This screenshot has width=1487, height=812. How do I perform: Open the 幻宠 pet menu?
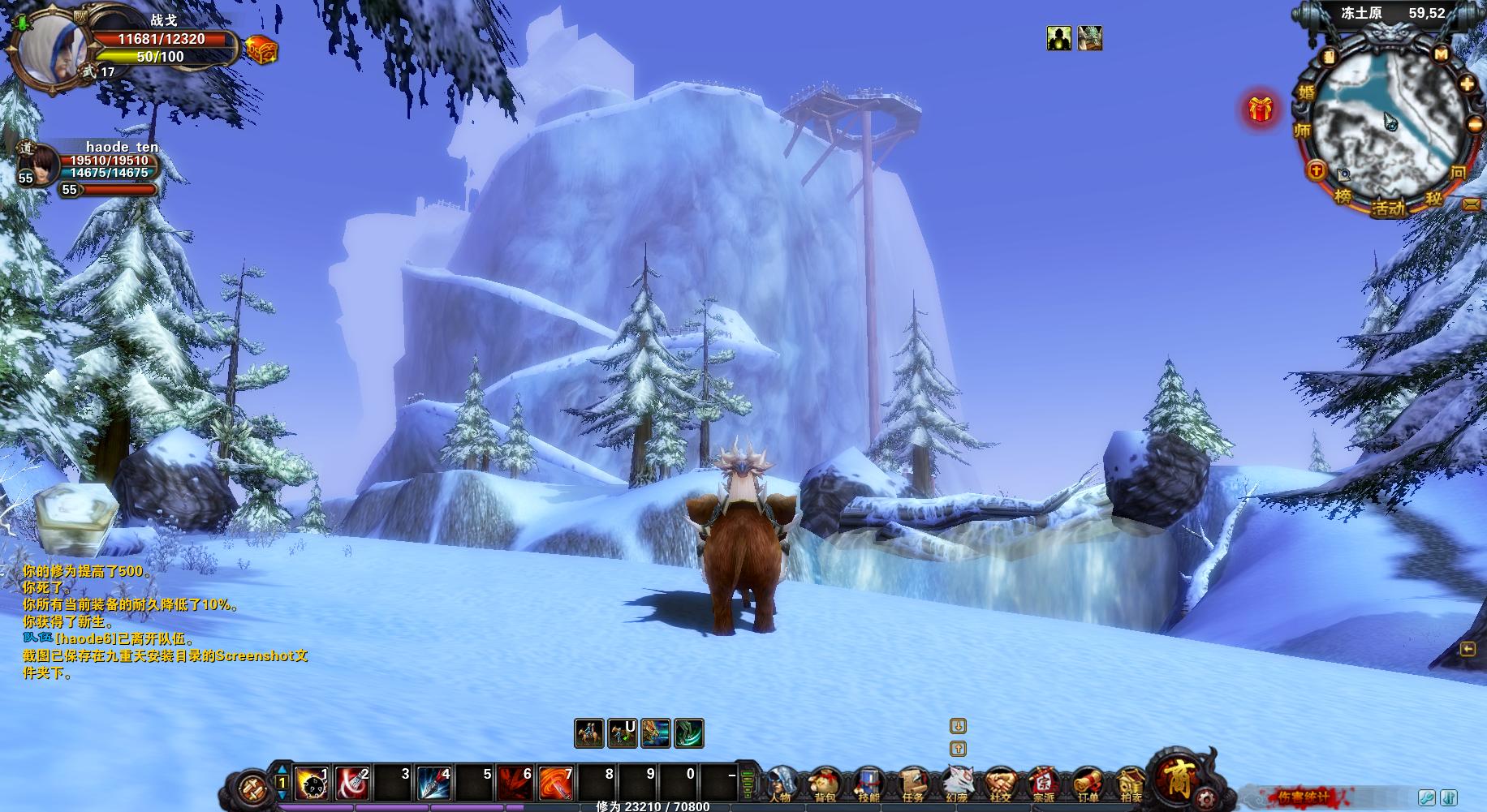957,784
